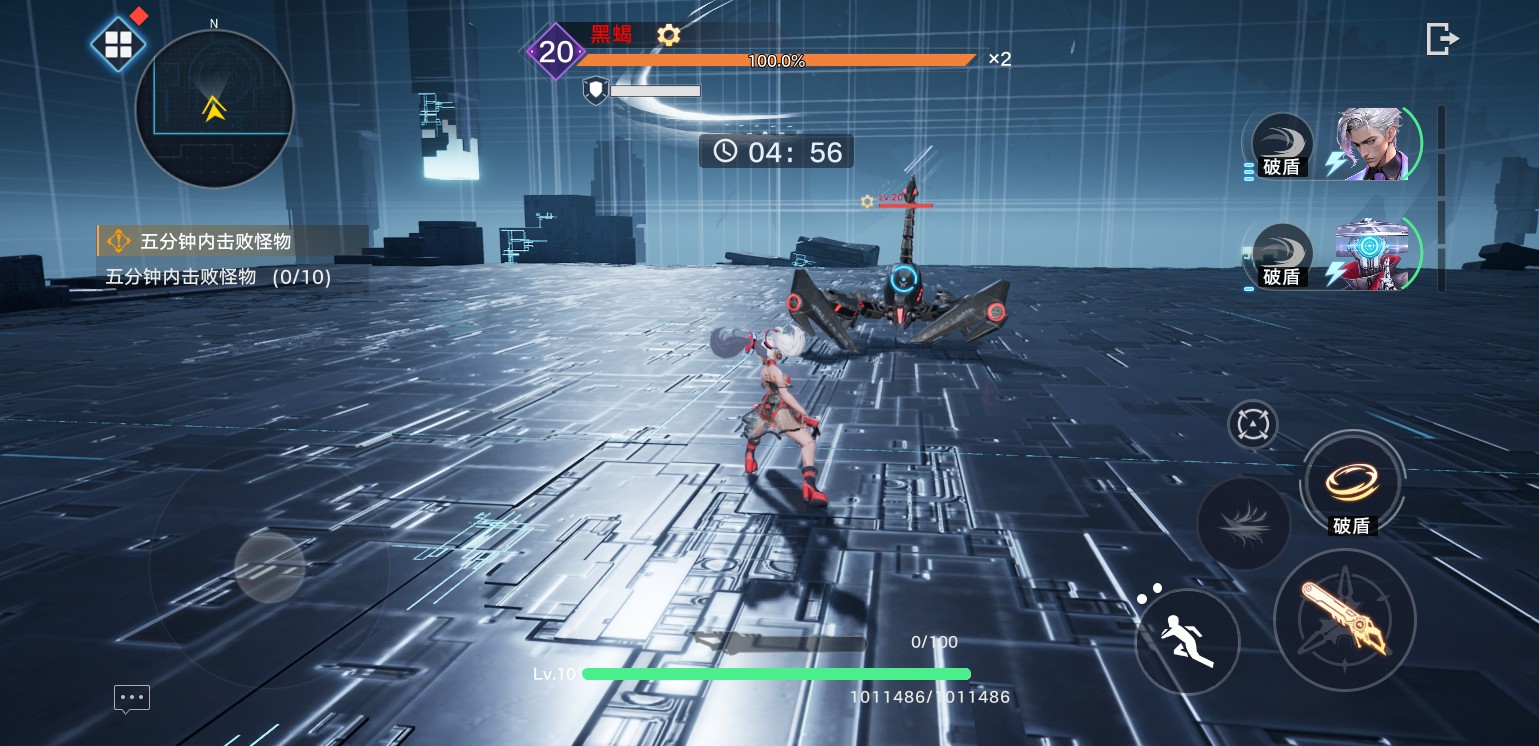Tap the virtual joystick thumb pad

pyautogui.click(x=269, y=567)
